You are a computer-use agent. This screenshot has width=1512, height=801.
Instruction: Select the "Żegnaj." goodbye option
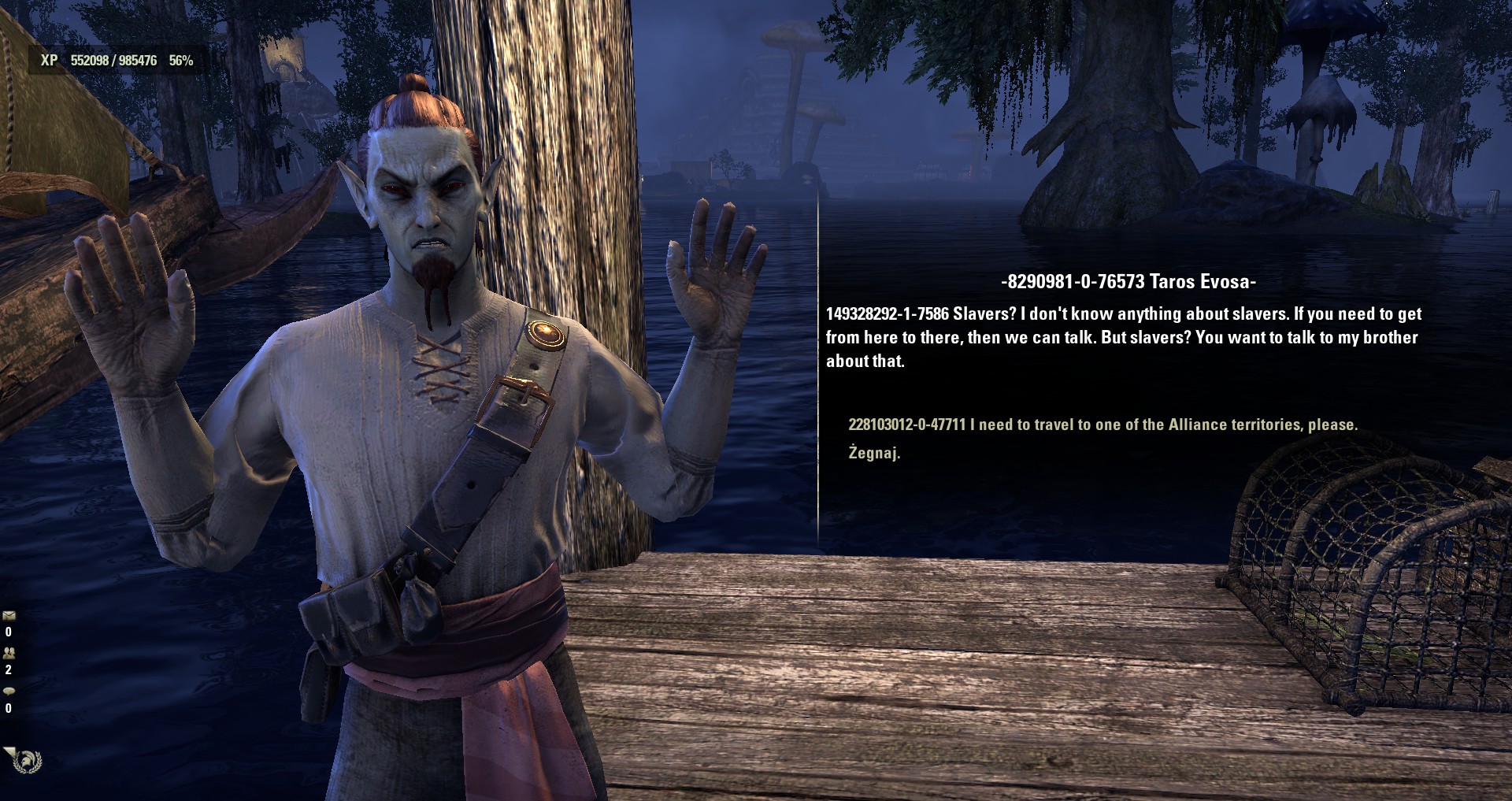pos(874,453)
